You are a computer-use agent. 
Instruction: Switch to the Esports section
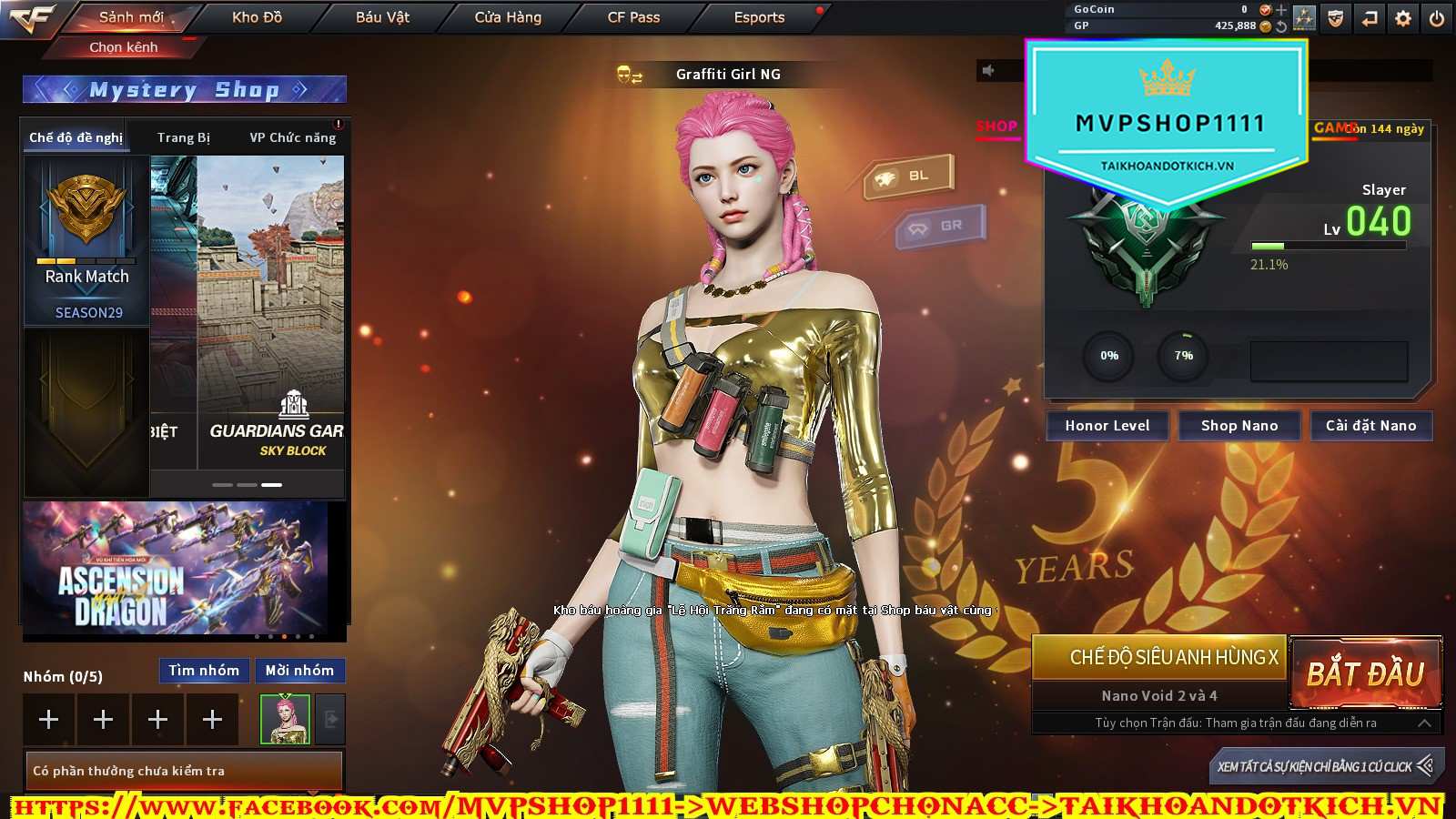(x=759, y=17)
